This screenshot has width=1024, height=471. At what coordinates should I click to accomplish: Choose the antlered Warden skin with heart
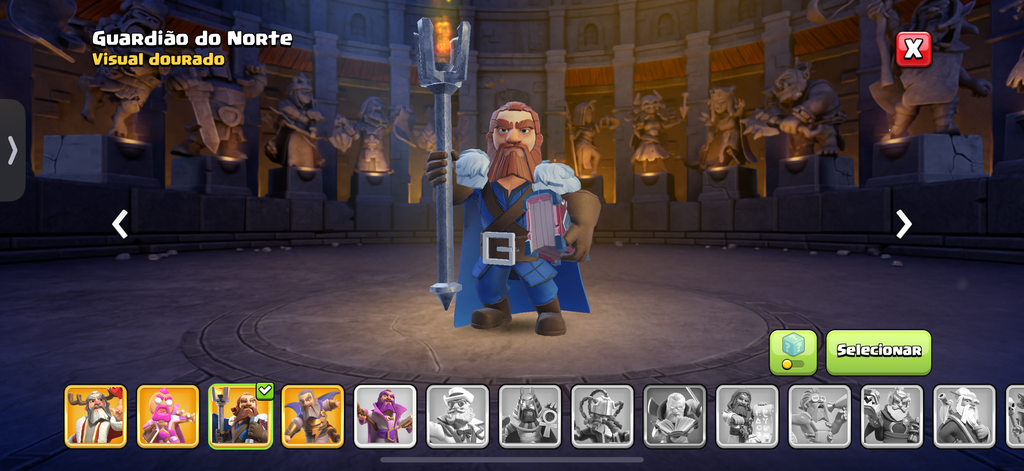click(96, 416)
